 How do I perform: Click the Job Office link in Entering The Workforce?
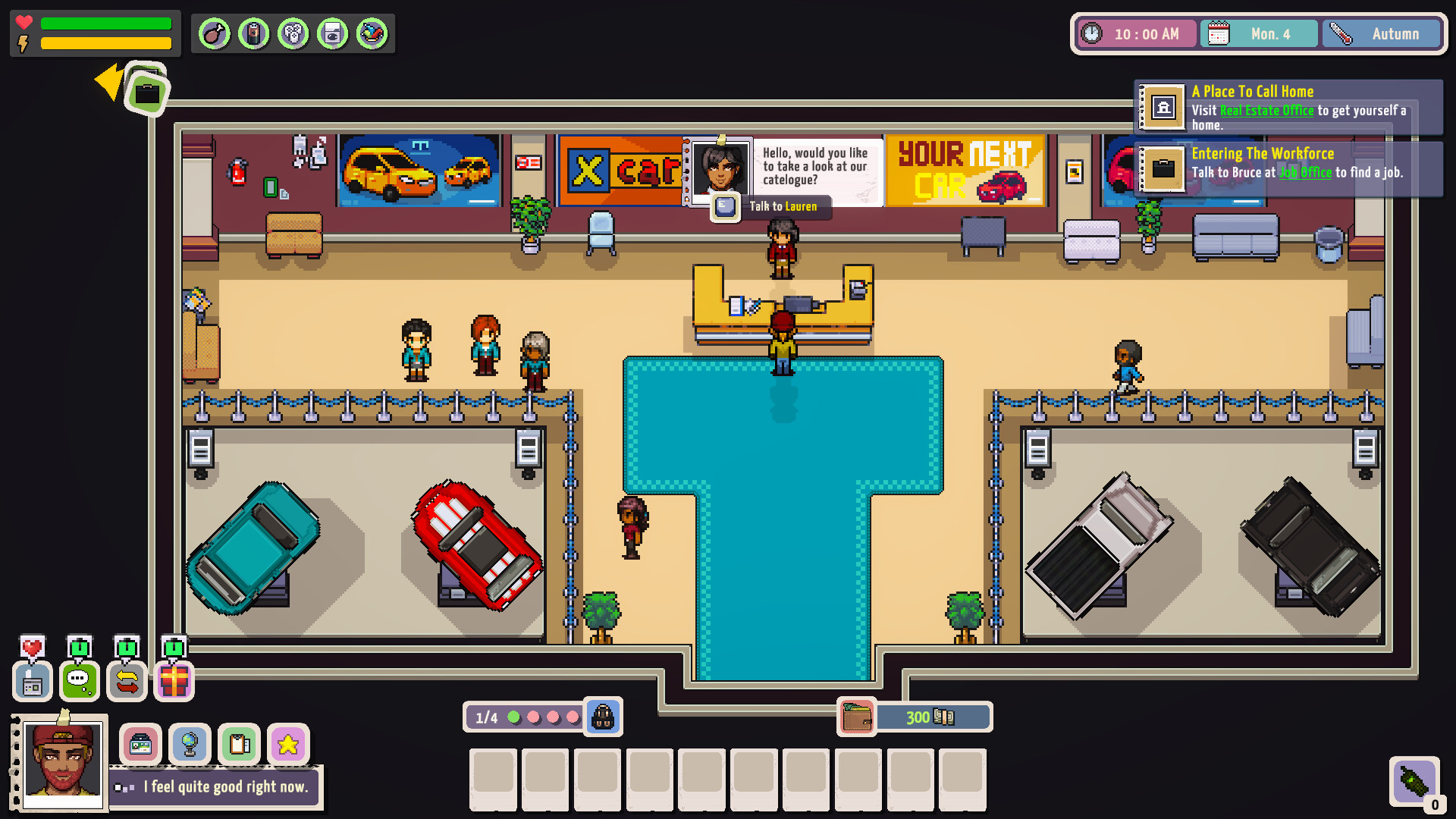click(x=1306, y=173)
